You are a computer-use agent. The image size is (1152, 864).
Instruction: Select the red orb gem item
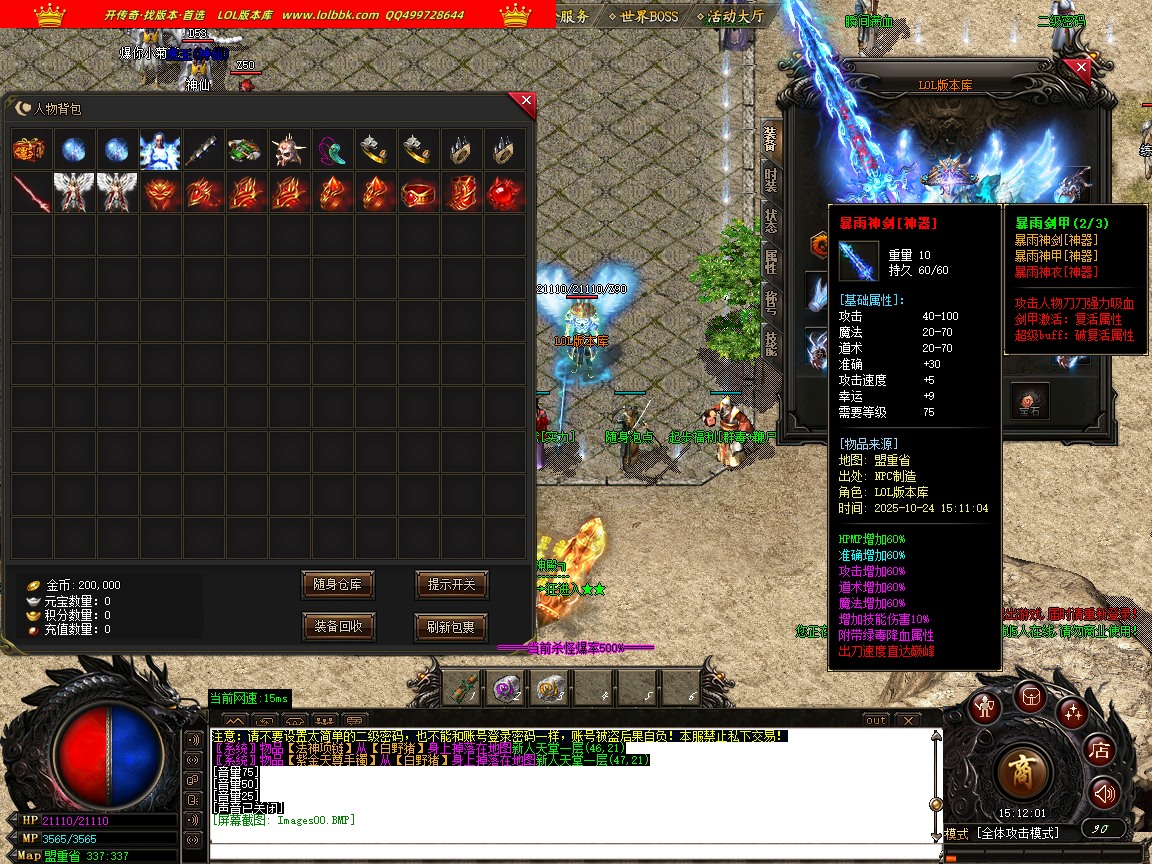click(504, 193)
